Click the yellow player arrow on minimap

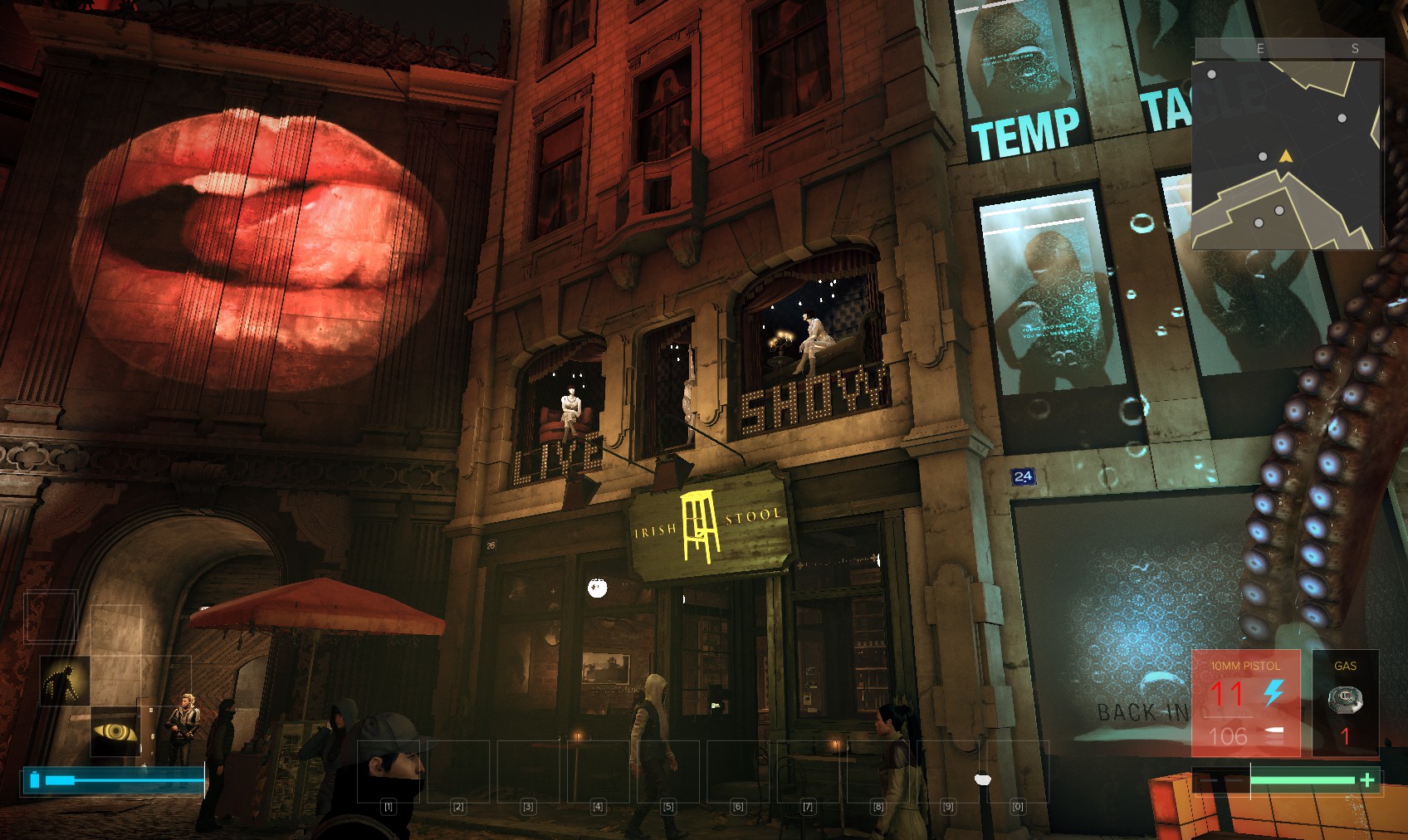point(1286,156)
